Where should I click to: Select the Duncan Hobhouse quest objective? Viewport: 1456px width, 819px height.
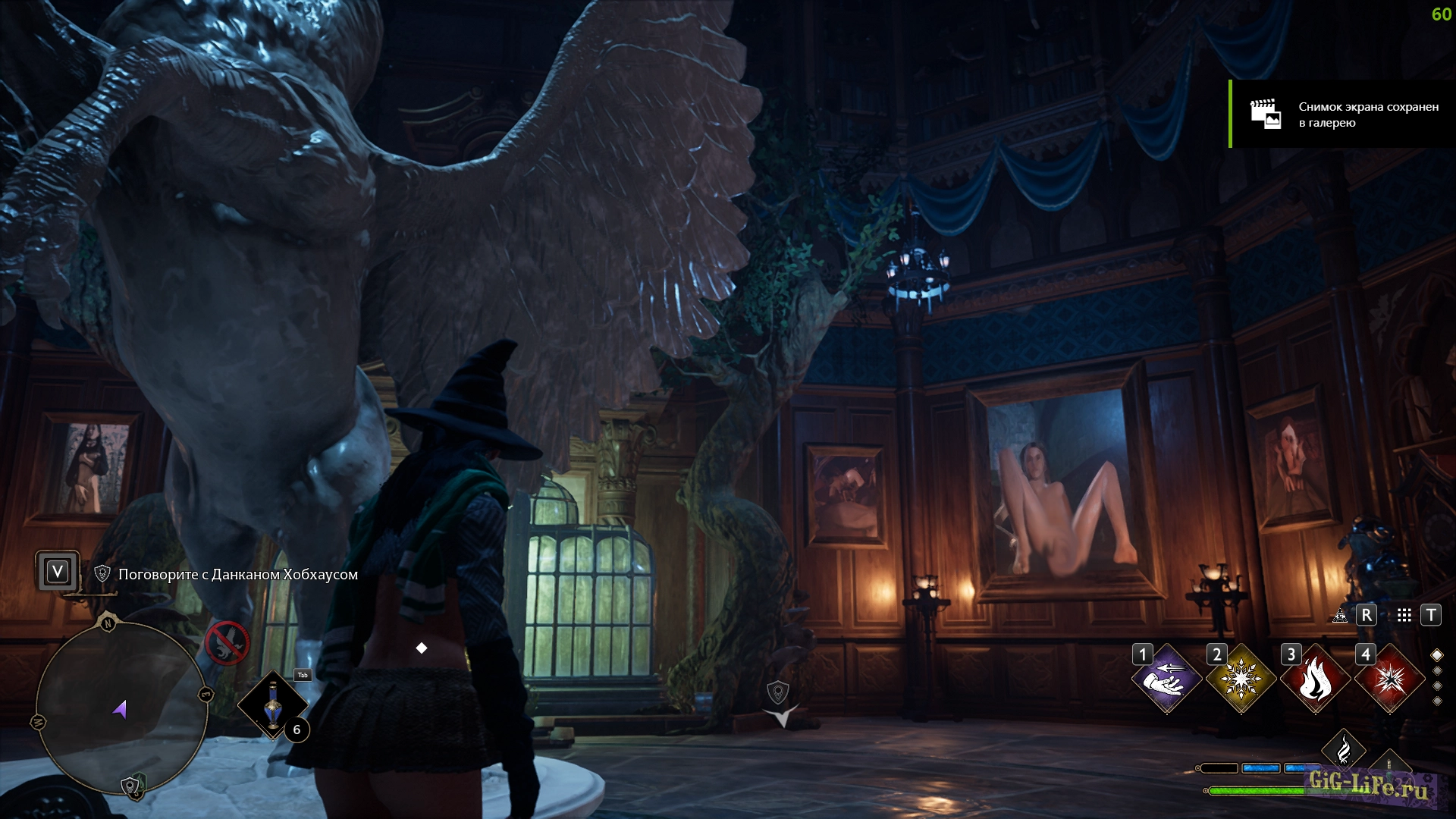(237, 574)
